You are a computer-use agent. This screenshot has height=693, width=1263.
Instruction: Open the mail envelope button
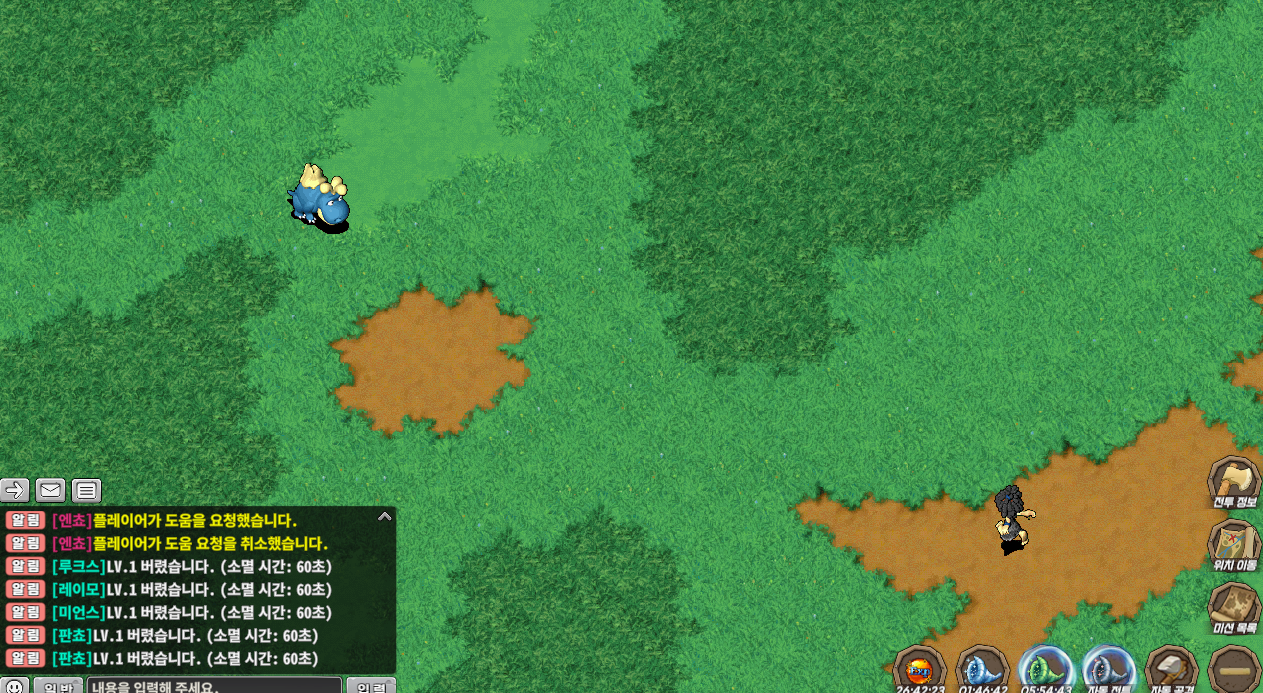tap(51, 490)
